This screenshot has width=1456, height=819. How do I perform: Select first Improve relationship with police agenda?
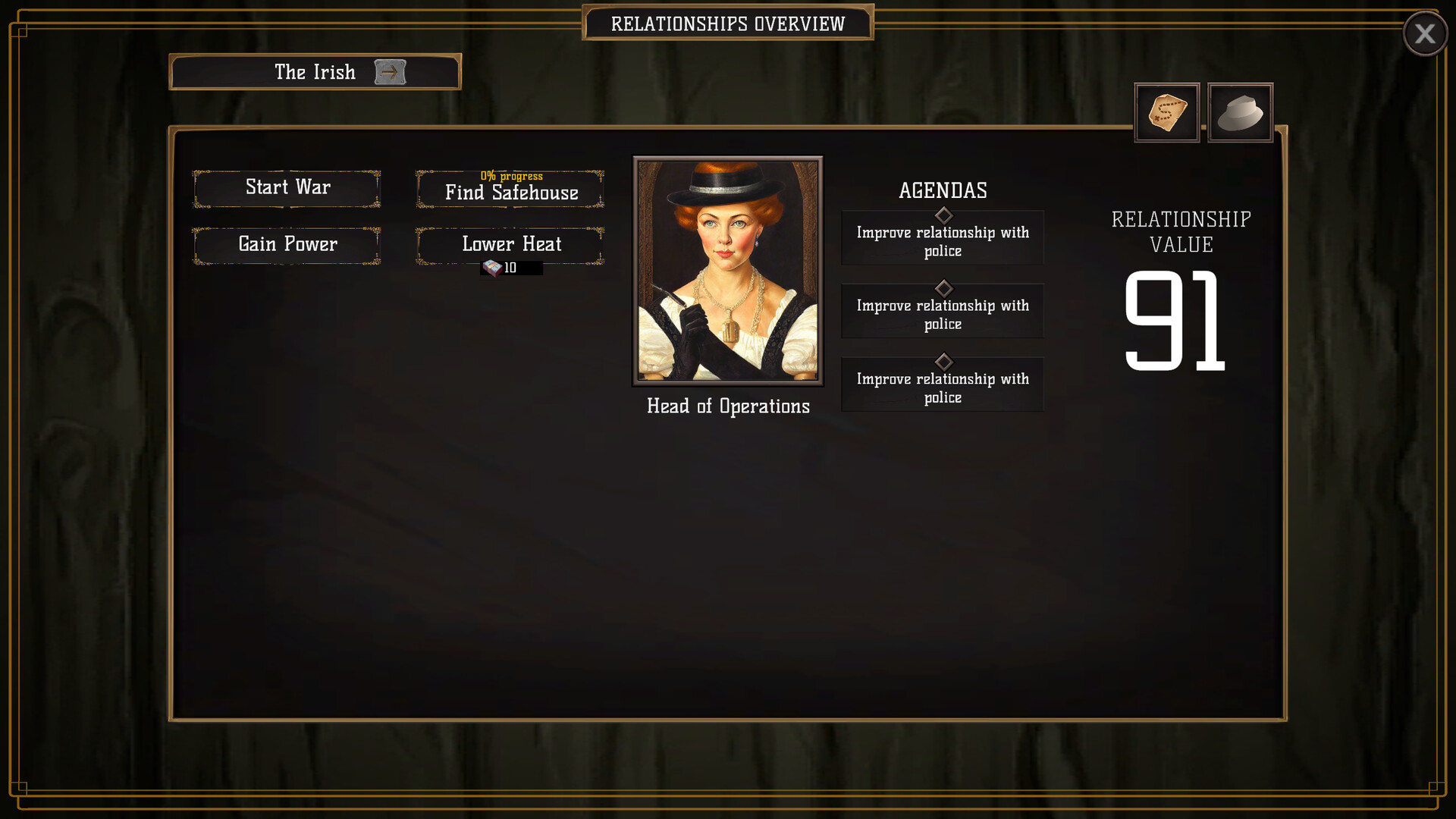(x=943, y=240)
